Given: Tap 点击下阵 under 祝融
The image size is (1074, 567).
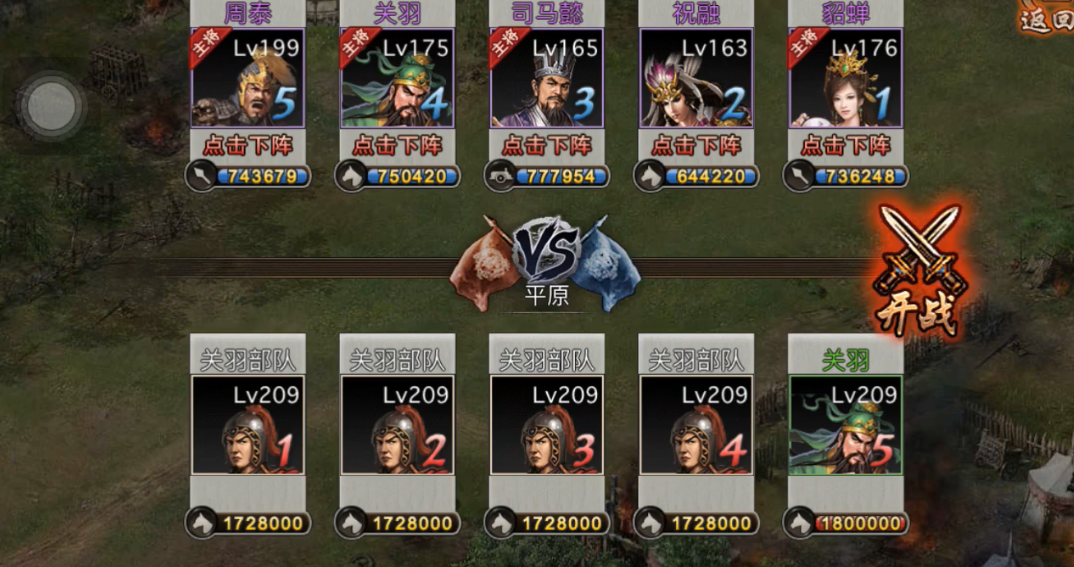Looking at the screenshot, I should pos(696,146).
